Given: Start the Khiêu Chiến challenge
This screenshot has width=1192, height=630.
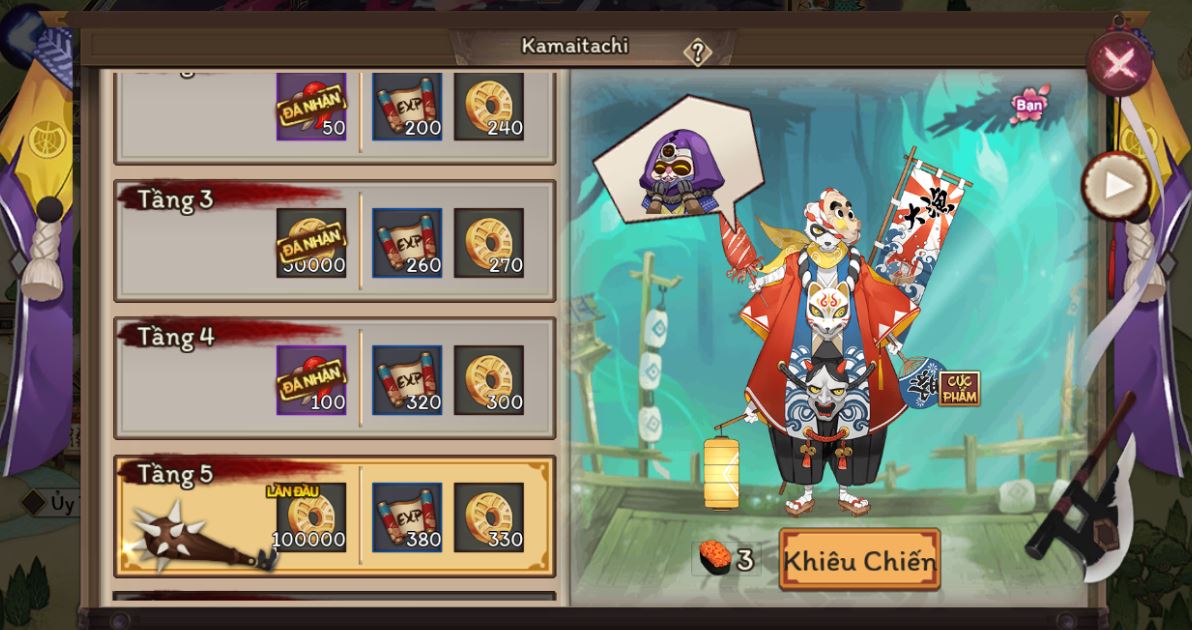Looking at the screenshot, I should point(859,560).
